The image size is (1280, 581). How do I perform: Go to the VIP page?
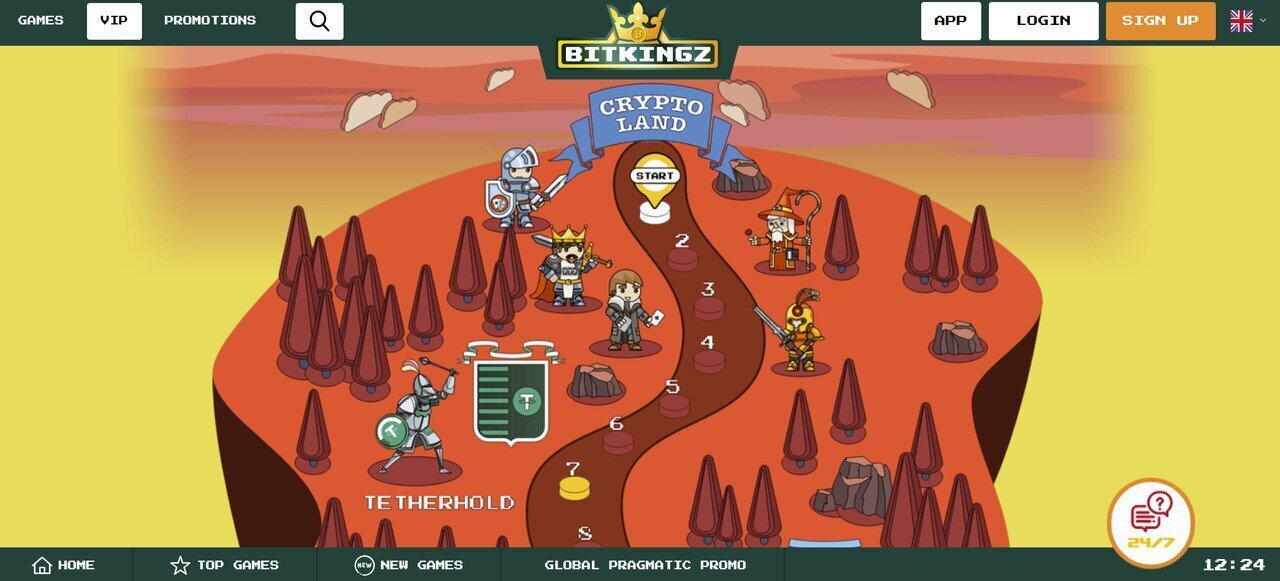point(114,21)
